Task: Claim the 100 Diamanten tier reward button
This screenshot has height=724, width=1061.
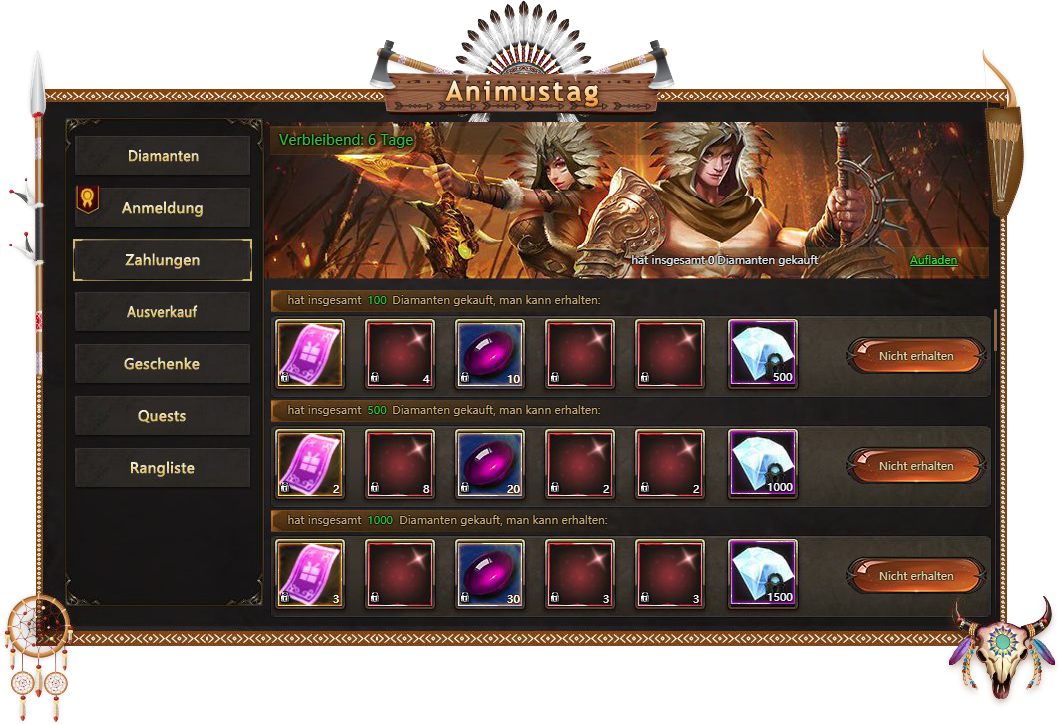Action: (x=915, y=355)
